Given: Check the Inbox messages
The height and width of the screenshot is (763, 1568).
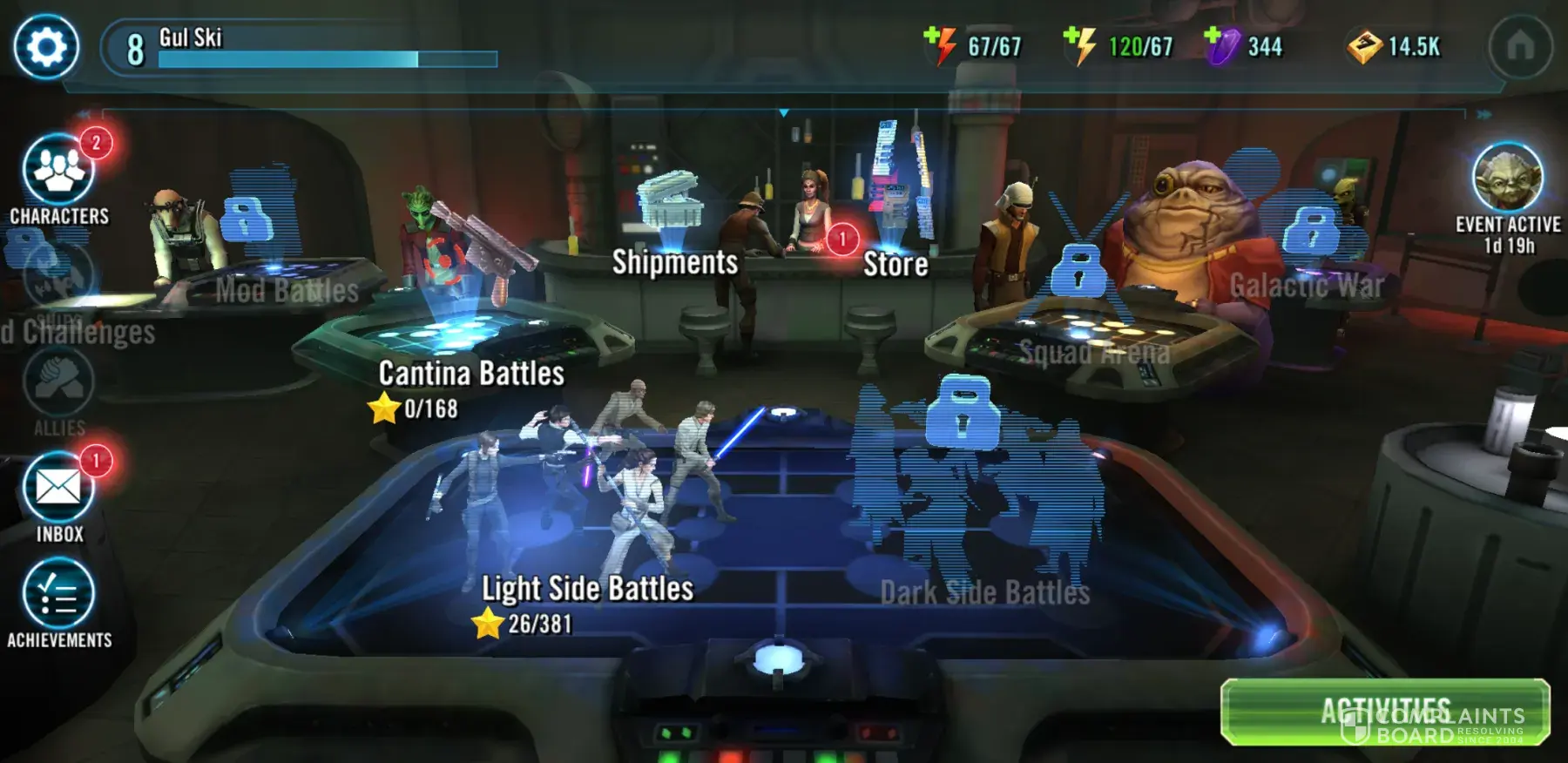Looking at the screenshot, I should coord(58,490).
